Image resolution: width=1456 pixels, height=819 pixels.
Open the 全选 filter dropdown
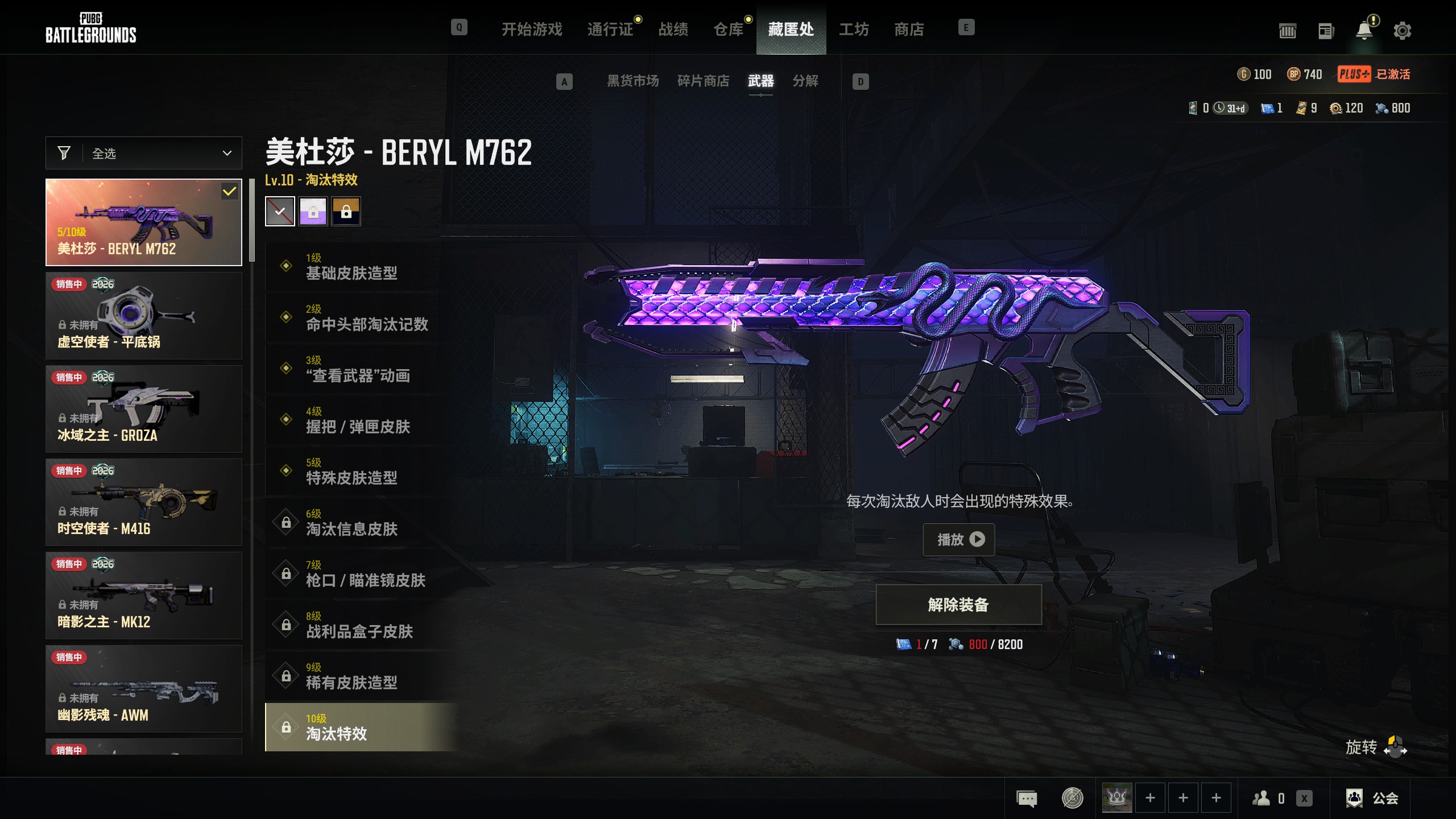[x=144, y=153]
